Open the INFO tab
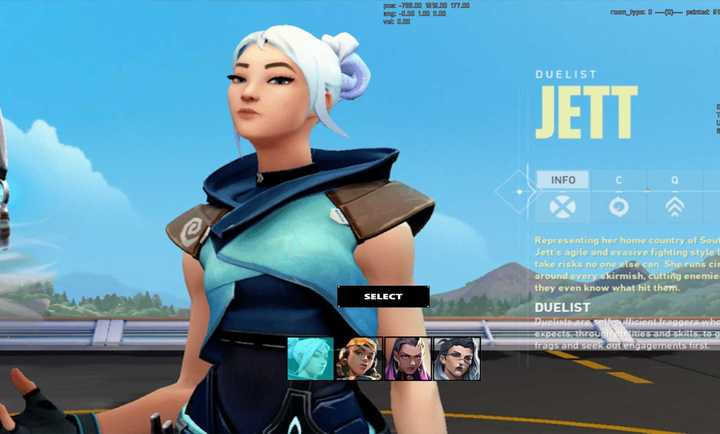 click(x=563, y=180)
